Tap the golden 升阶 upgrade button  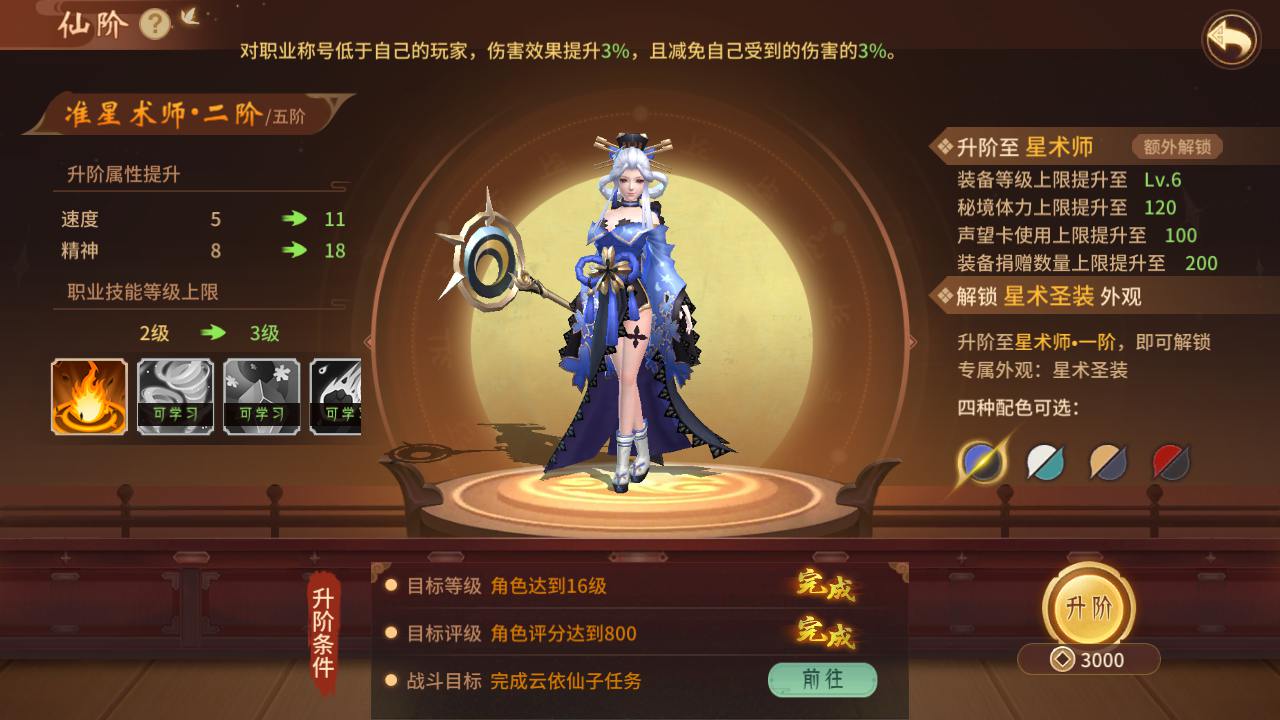[1088, 607]
